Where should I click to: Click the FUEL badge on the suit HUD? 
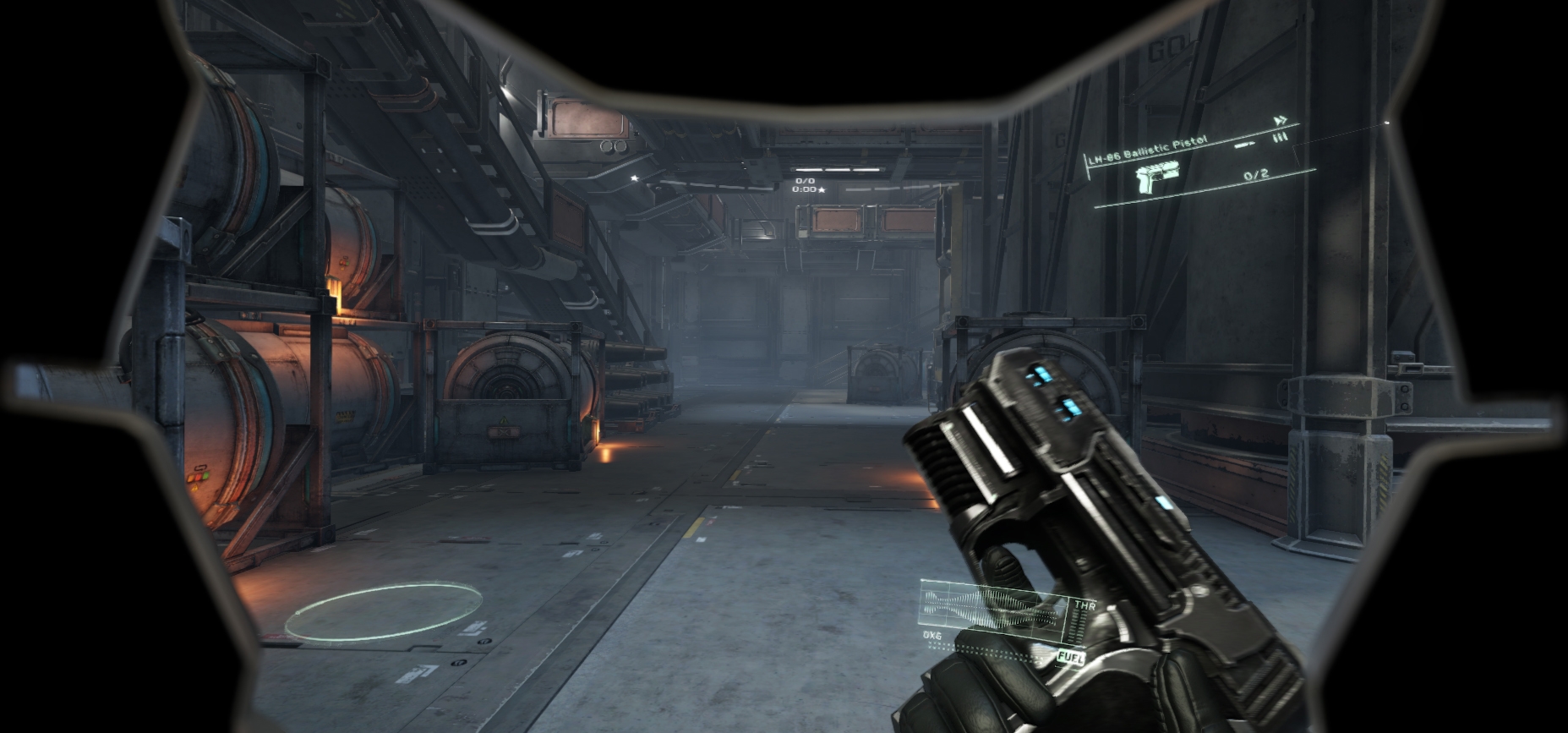1071,657
